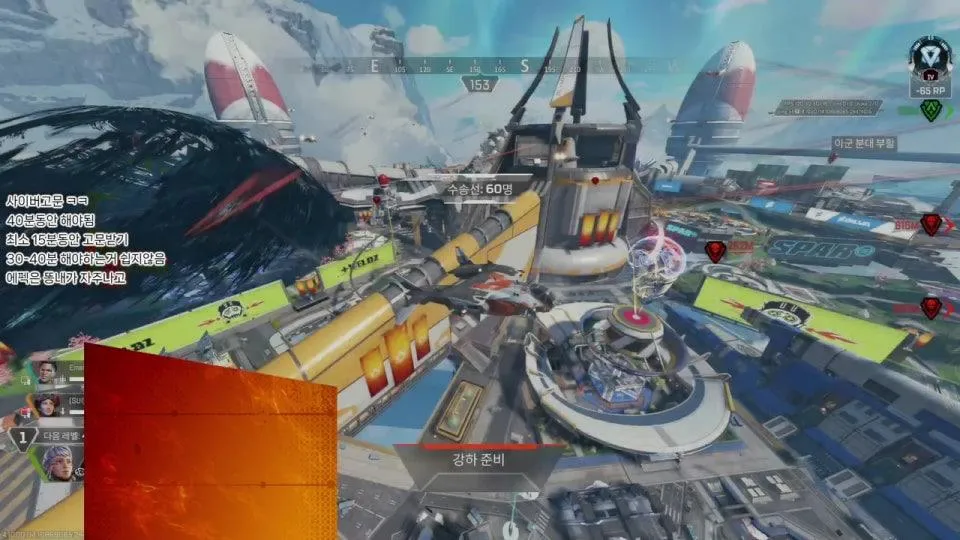Select the red enemy marker showing 815M
Screen dimensions: 960x540
click(930, 225)
